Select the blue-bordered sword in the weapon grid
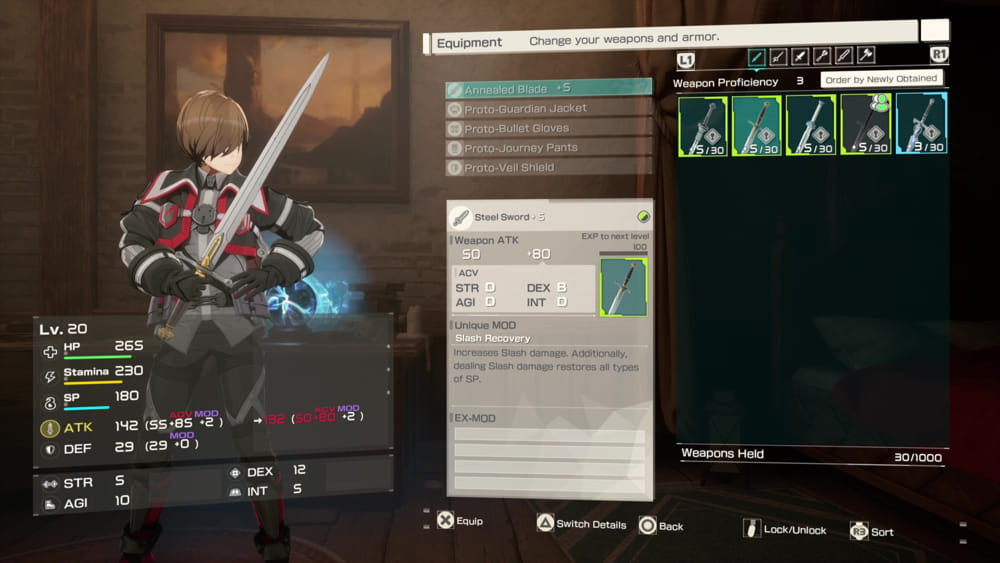This screenshot has width=1000, height=563. 921,125
